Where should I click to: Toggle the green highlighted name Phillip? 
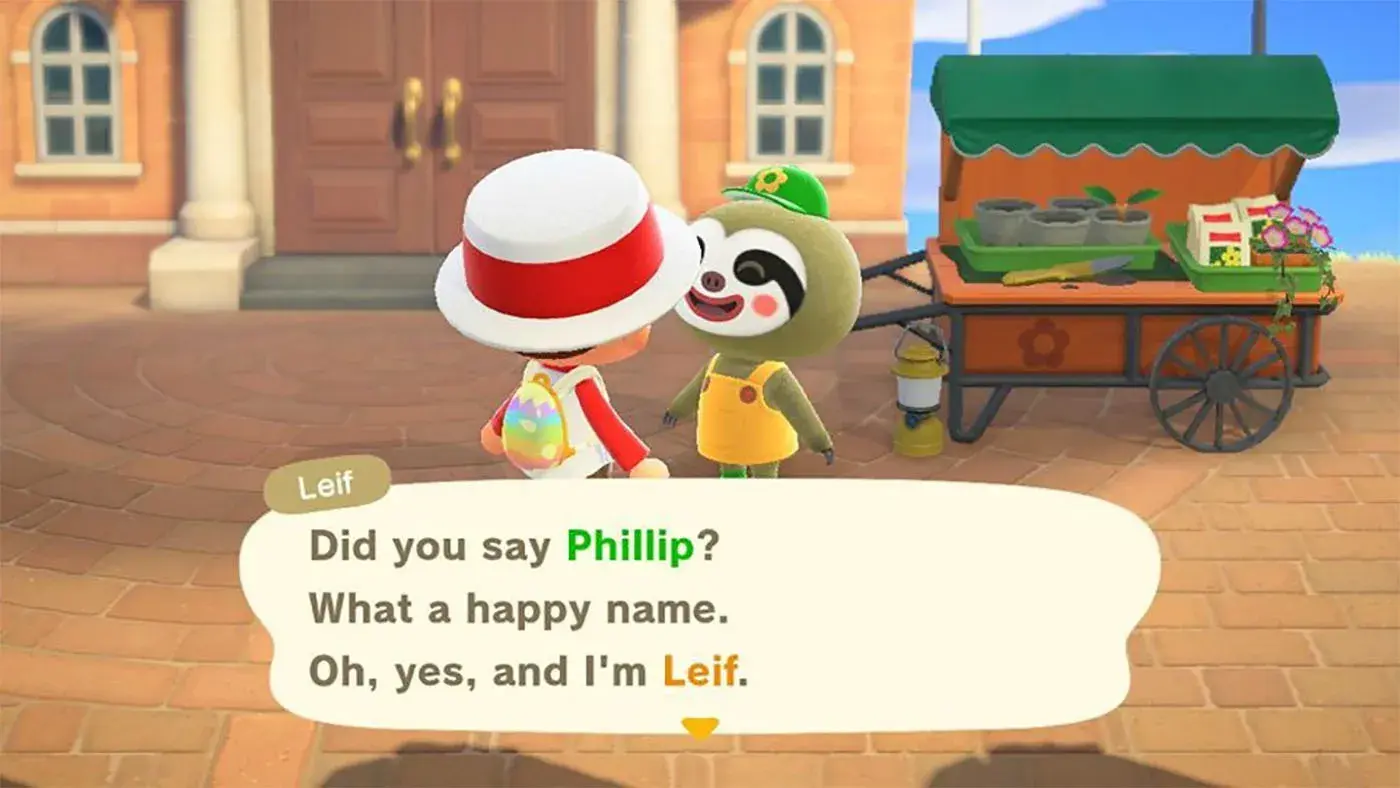tap(627, 547)
